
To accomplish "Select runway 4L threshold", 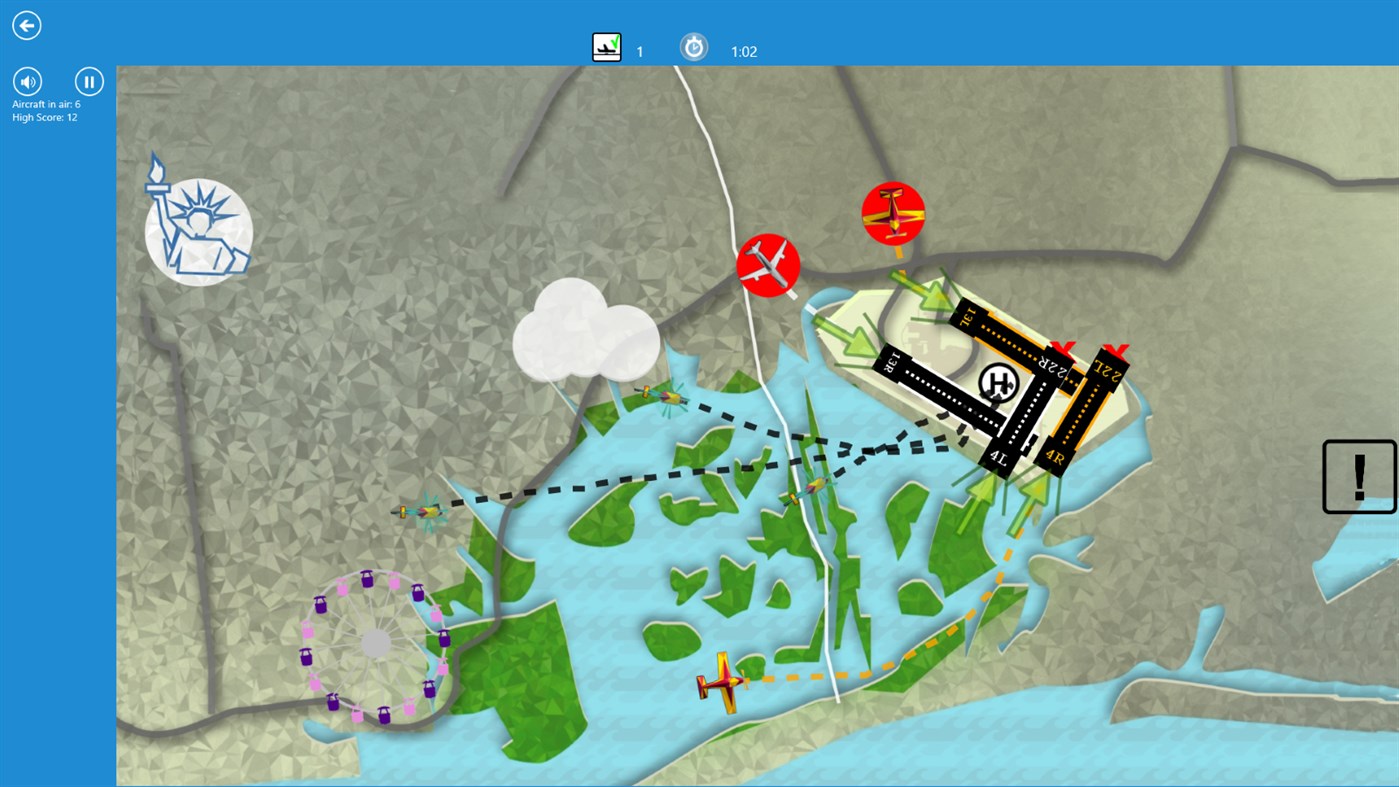I will [998, 457].
